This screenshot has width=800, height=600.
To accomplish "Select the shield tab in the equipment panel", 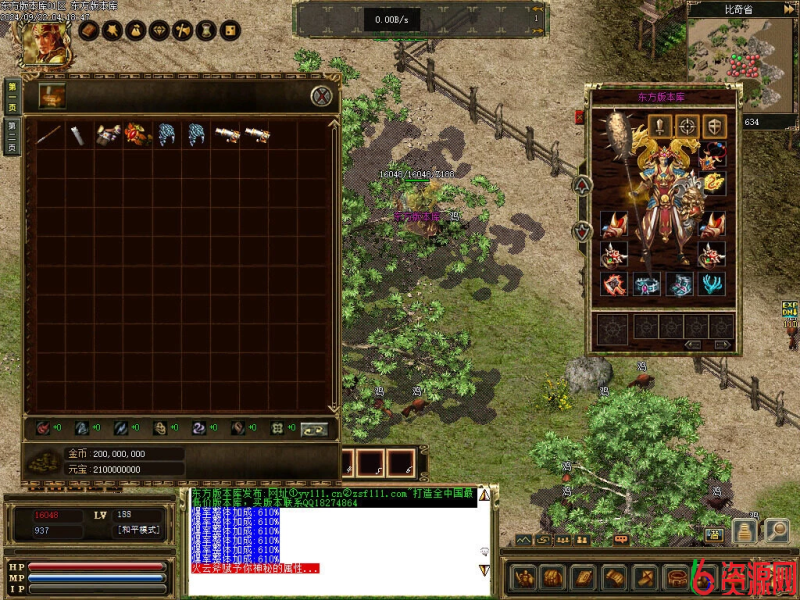I will tap(713, 125).
